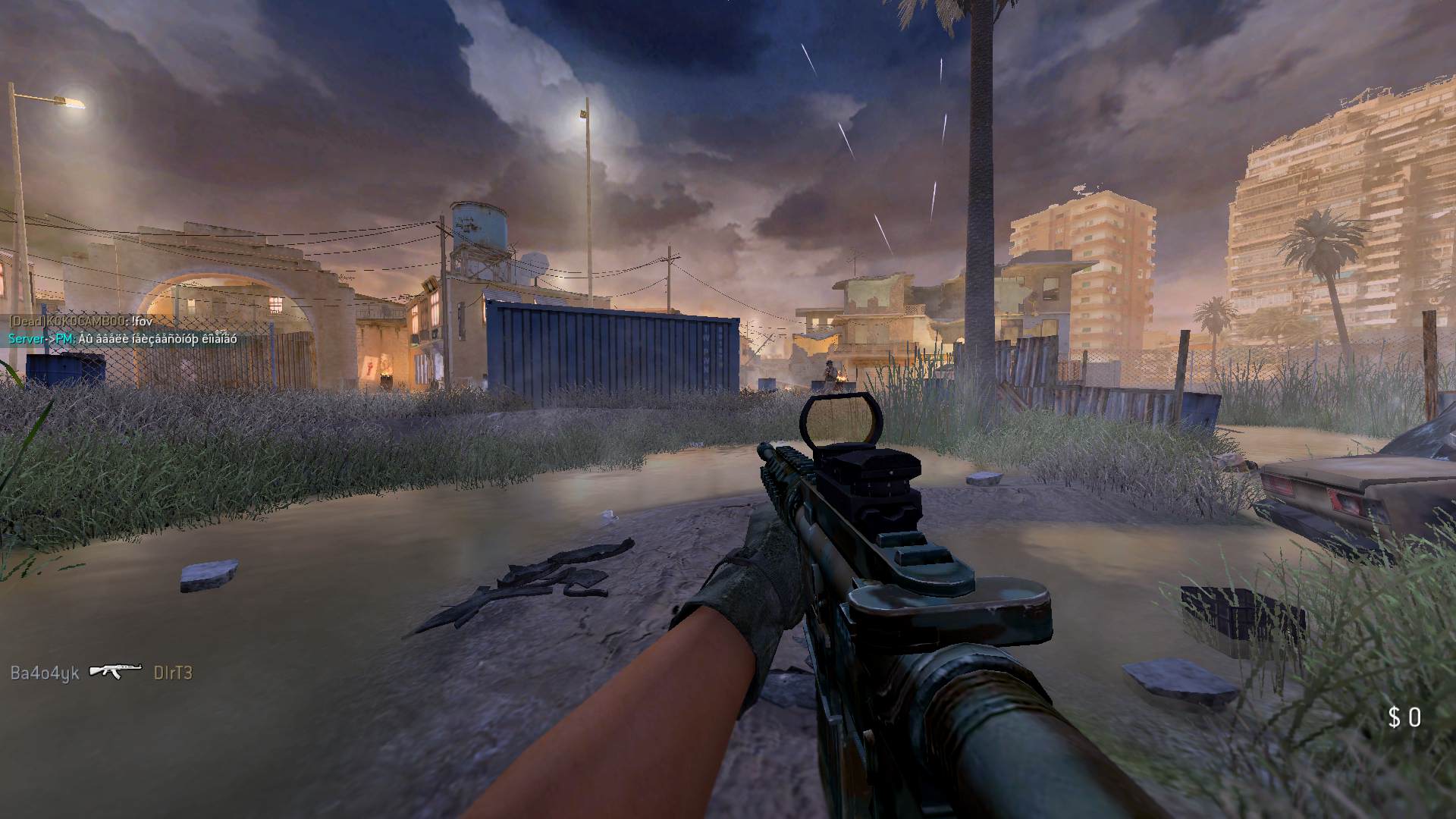1456x819 pixels.
Task: Click the Server->PM chat line
Action: pyautogui.click(x=38, y=340)
